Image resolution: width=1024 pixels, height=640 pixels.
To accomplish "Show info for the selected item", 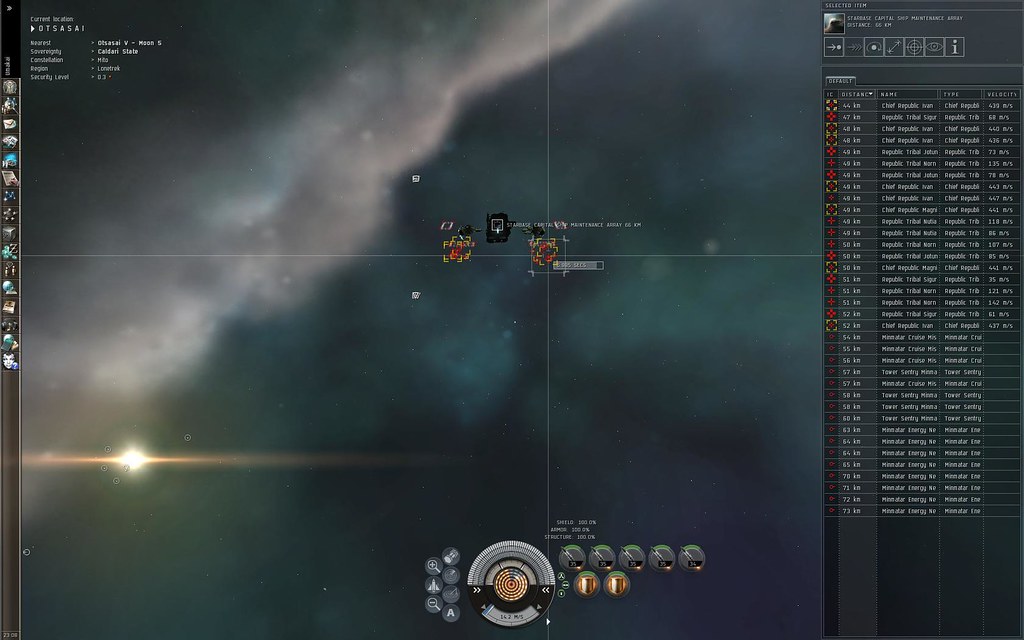I will point(955,47).
